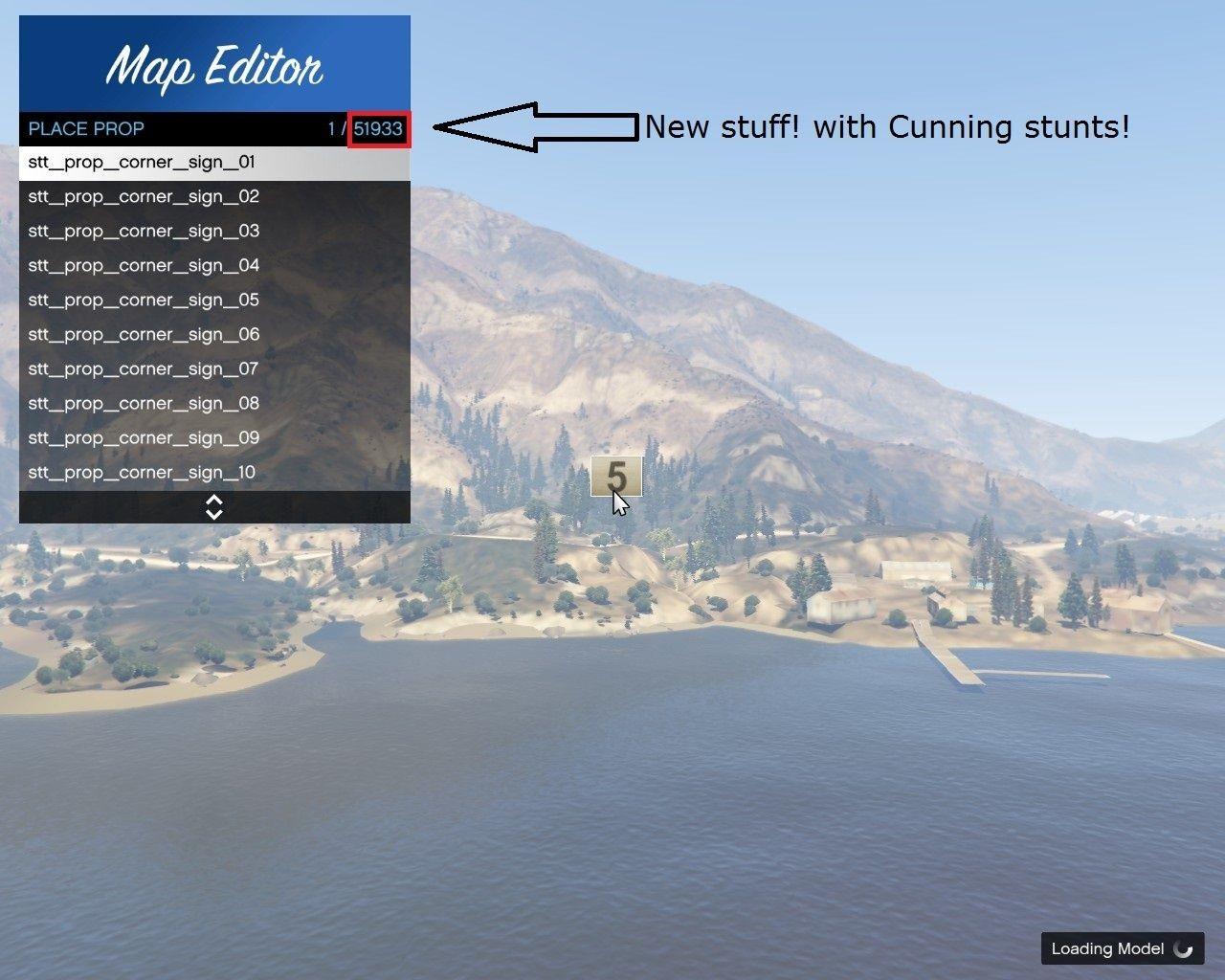Select prop stt_prop_corner_sign_04
1225x980 pixels.
coord(214,266)
